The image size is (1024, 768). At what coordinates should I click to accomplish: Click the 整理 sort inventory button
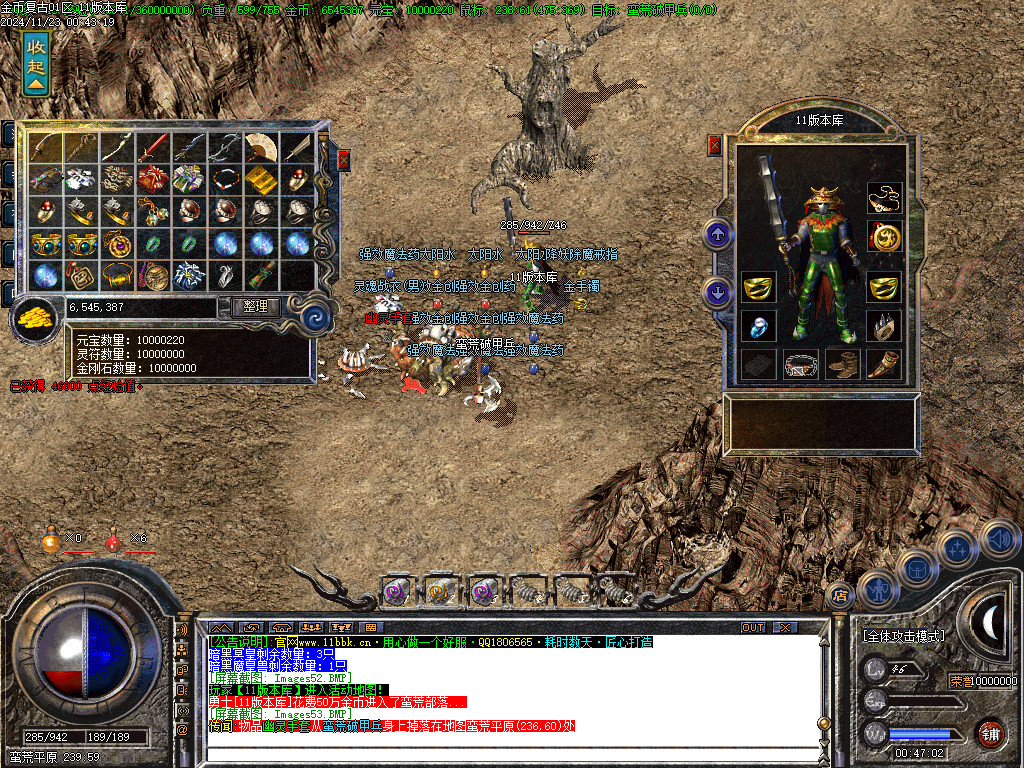[255, 306]
